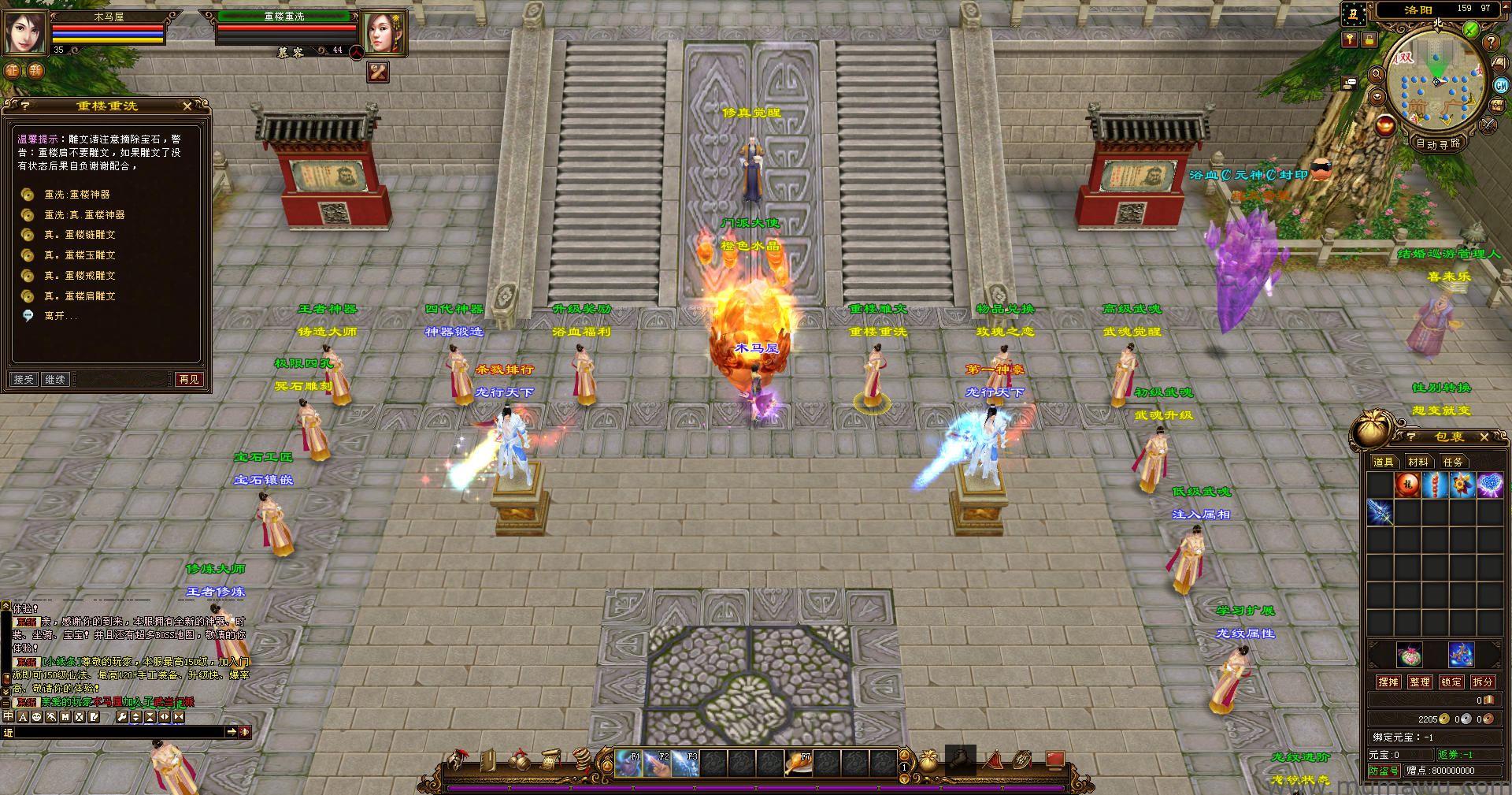Open the 摆摊 stall button

tap(1388, 682)
